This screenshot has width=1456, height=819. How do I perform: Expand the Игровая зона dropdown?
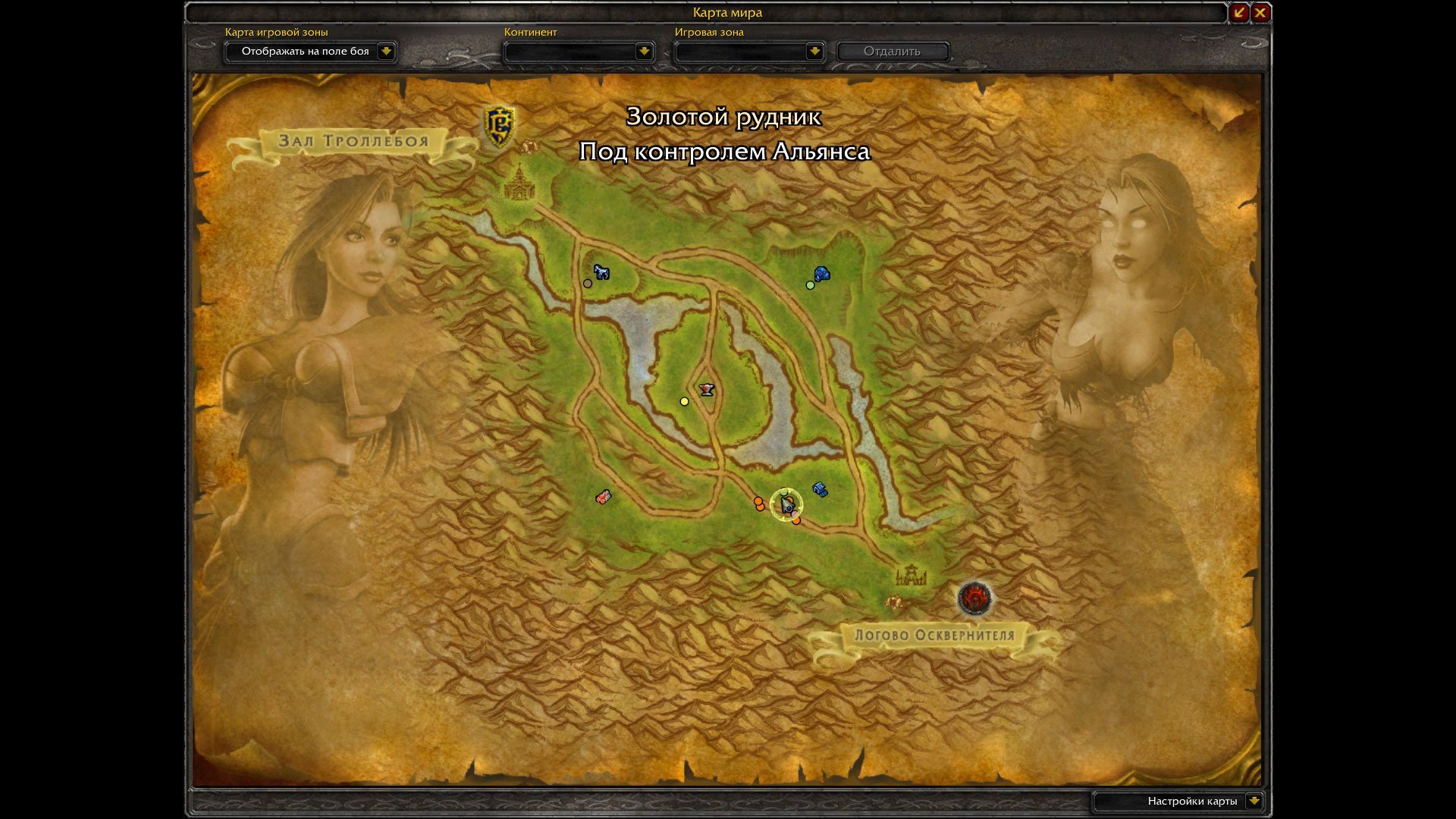pos(814,52)
